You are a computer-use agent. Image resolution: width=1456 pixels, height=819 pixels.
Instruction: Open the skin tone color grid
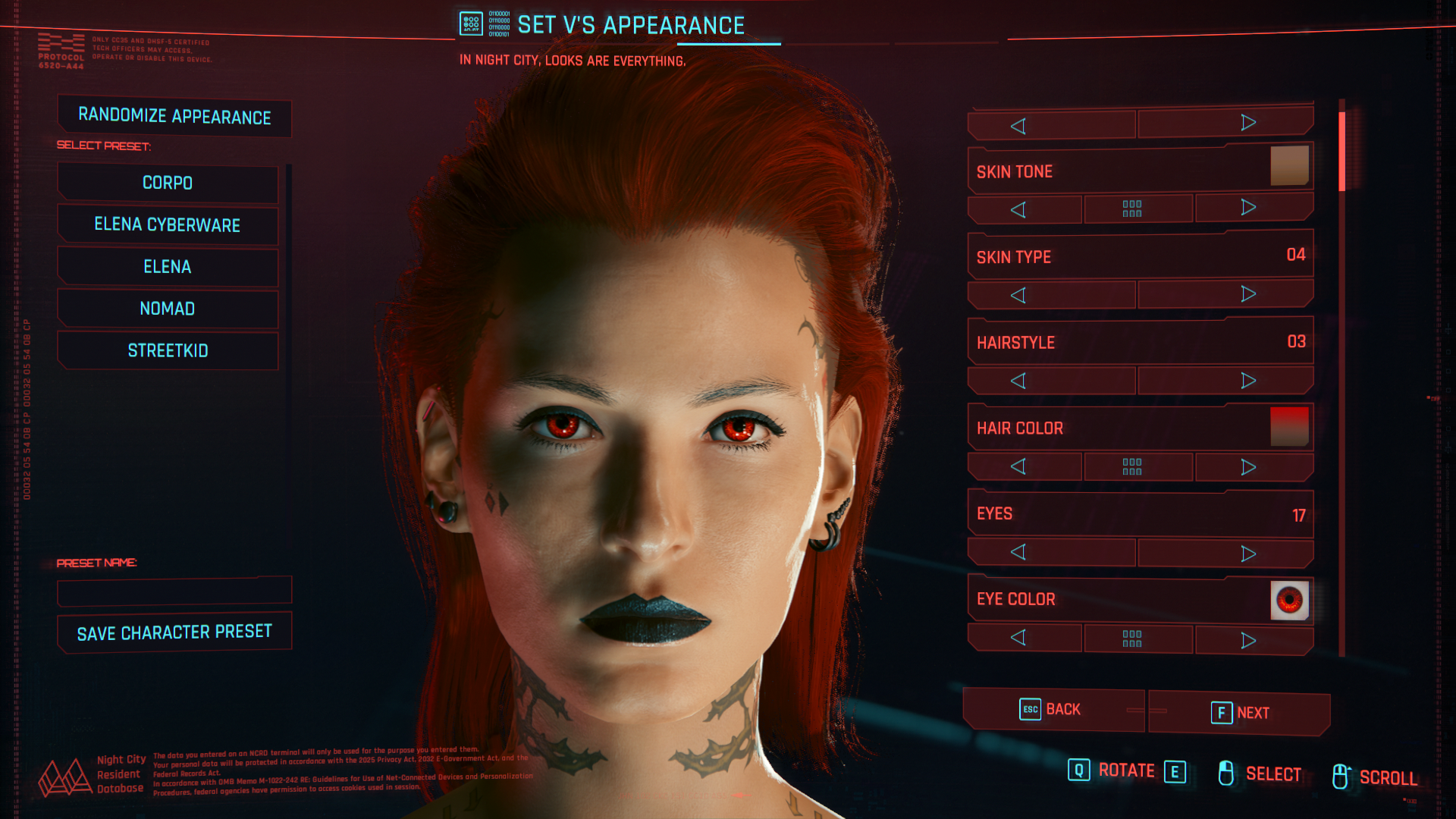pyautogui.click(x=1131, y=209)
